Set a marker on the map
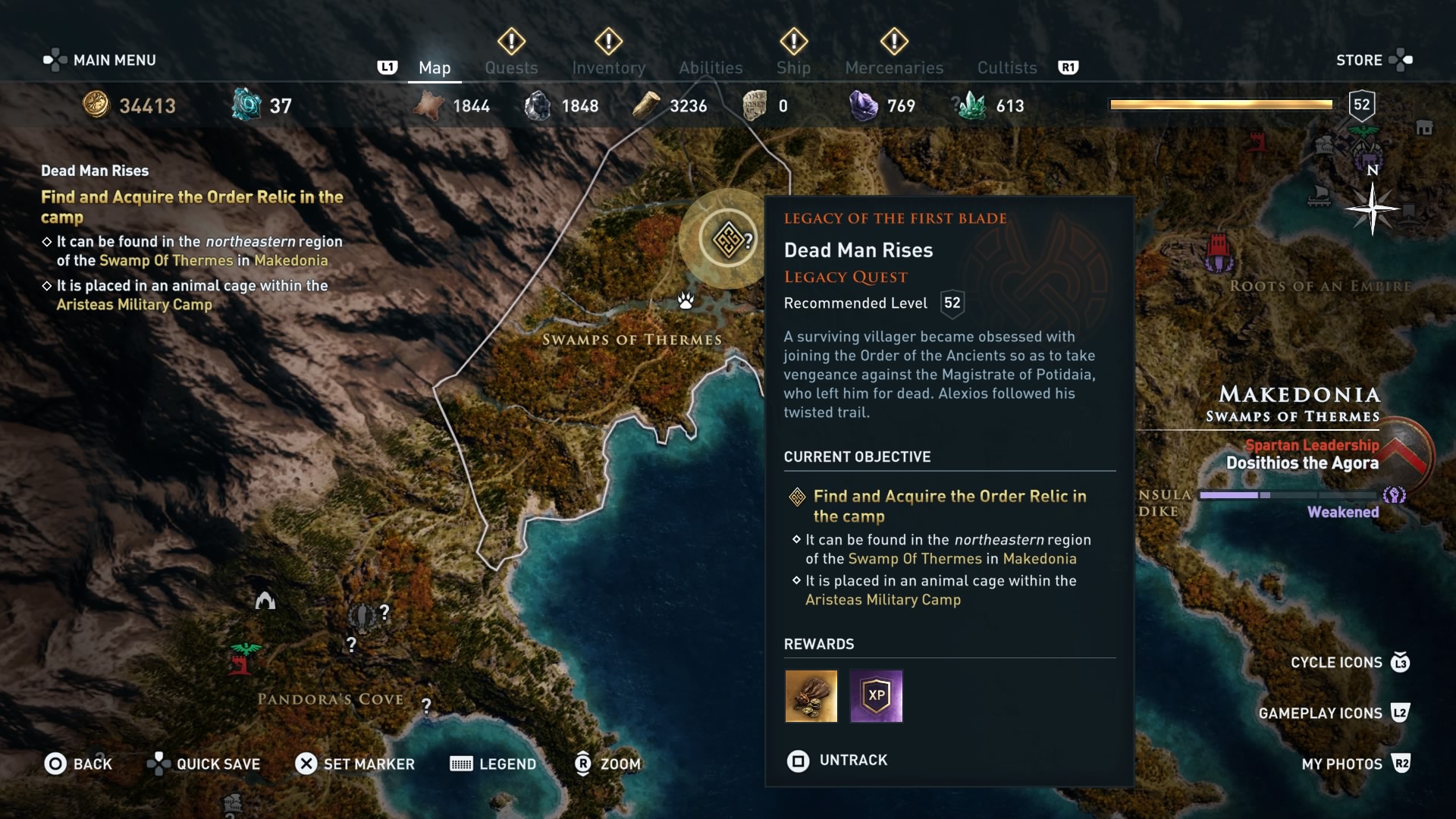 pos(355,764)
